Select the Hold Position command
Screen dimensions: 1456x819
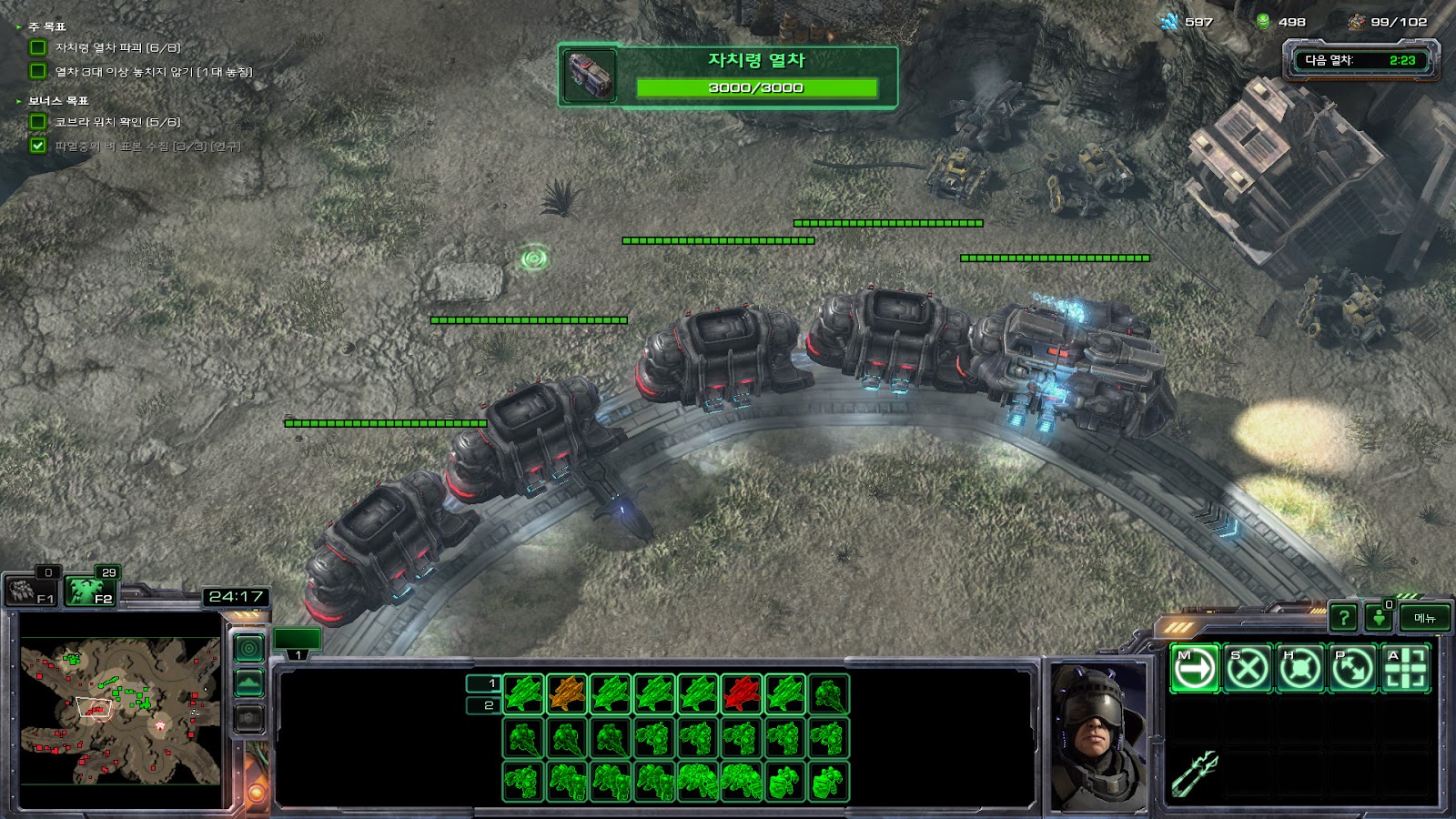click(1299, 669)
